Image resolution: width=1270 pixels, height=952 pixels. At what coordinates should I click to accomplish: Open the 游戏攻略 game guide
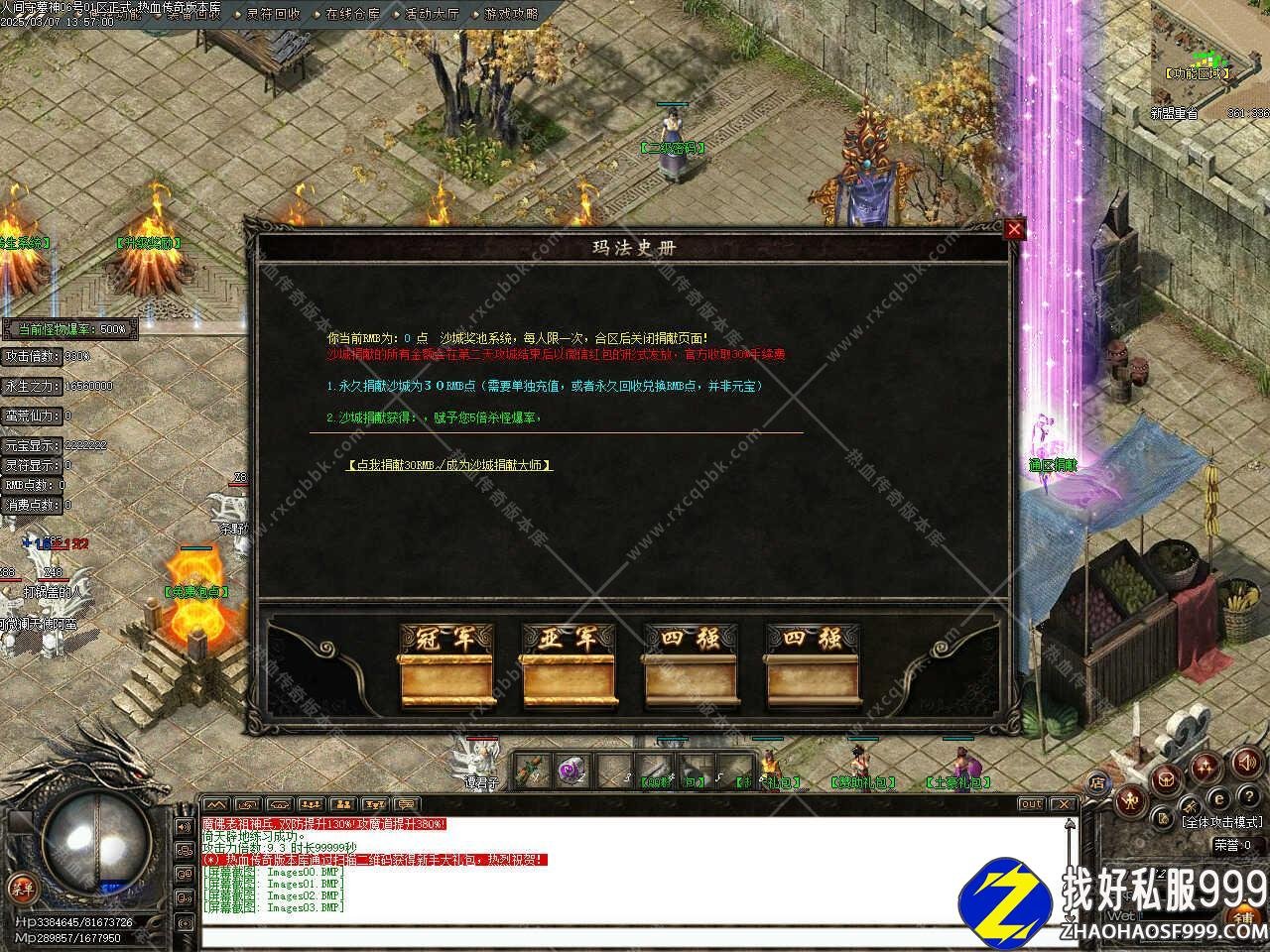(512, 14)
